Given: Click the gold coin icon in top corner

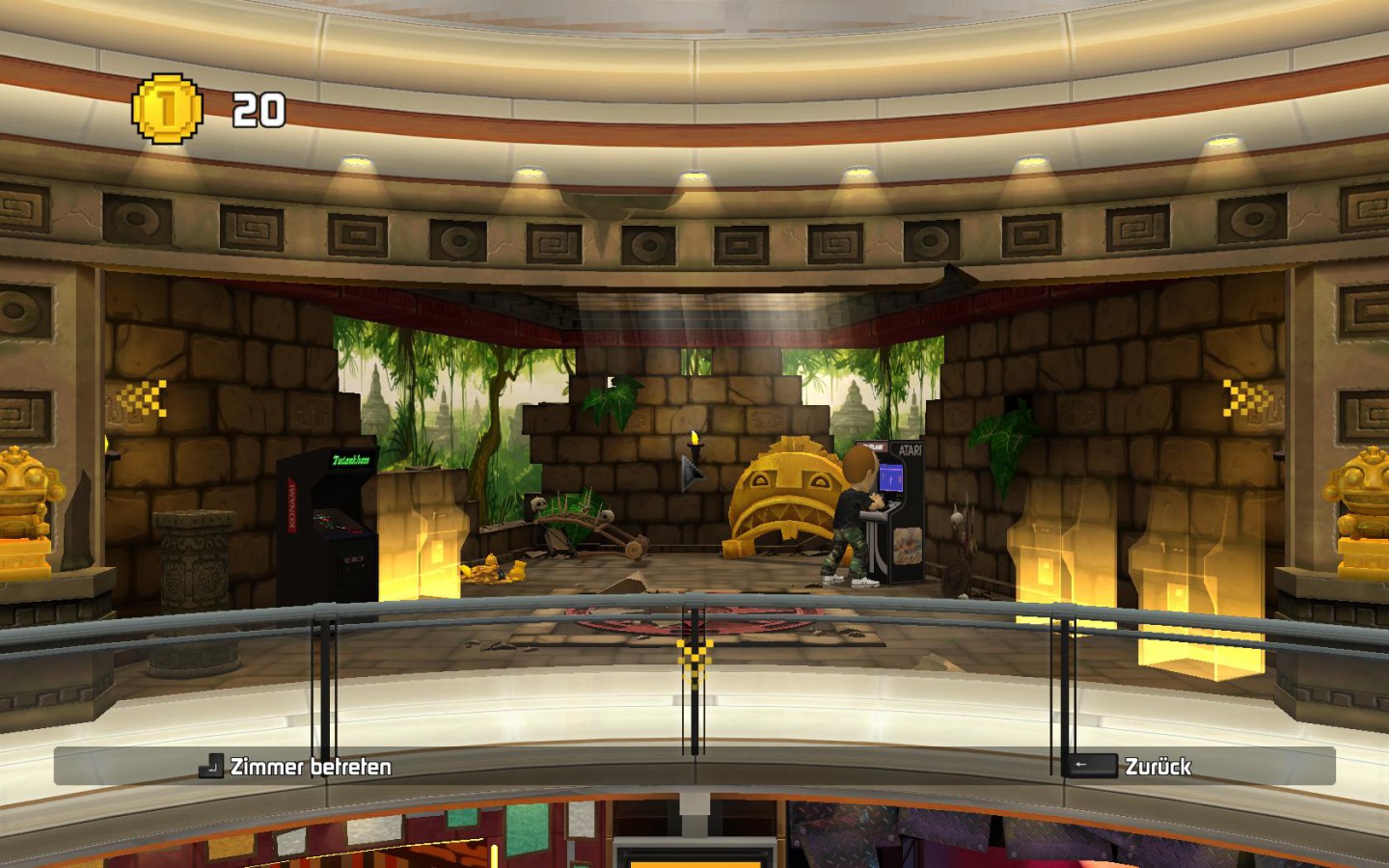Looking at the screenshot, I should [168, 108].
